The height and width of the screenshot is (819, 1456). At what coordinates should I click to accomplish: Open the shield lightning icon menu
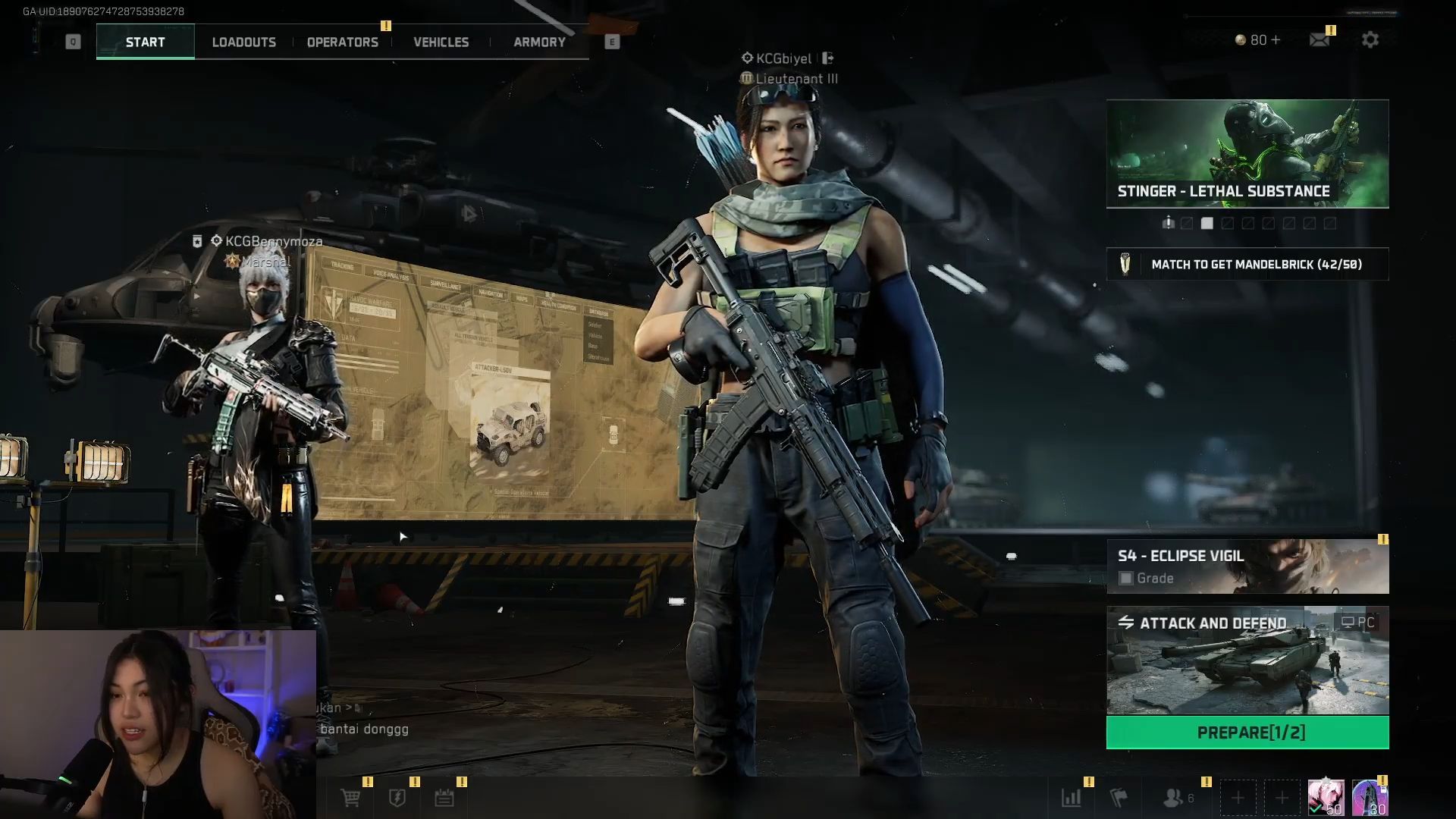397,798
